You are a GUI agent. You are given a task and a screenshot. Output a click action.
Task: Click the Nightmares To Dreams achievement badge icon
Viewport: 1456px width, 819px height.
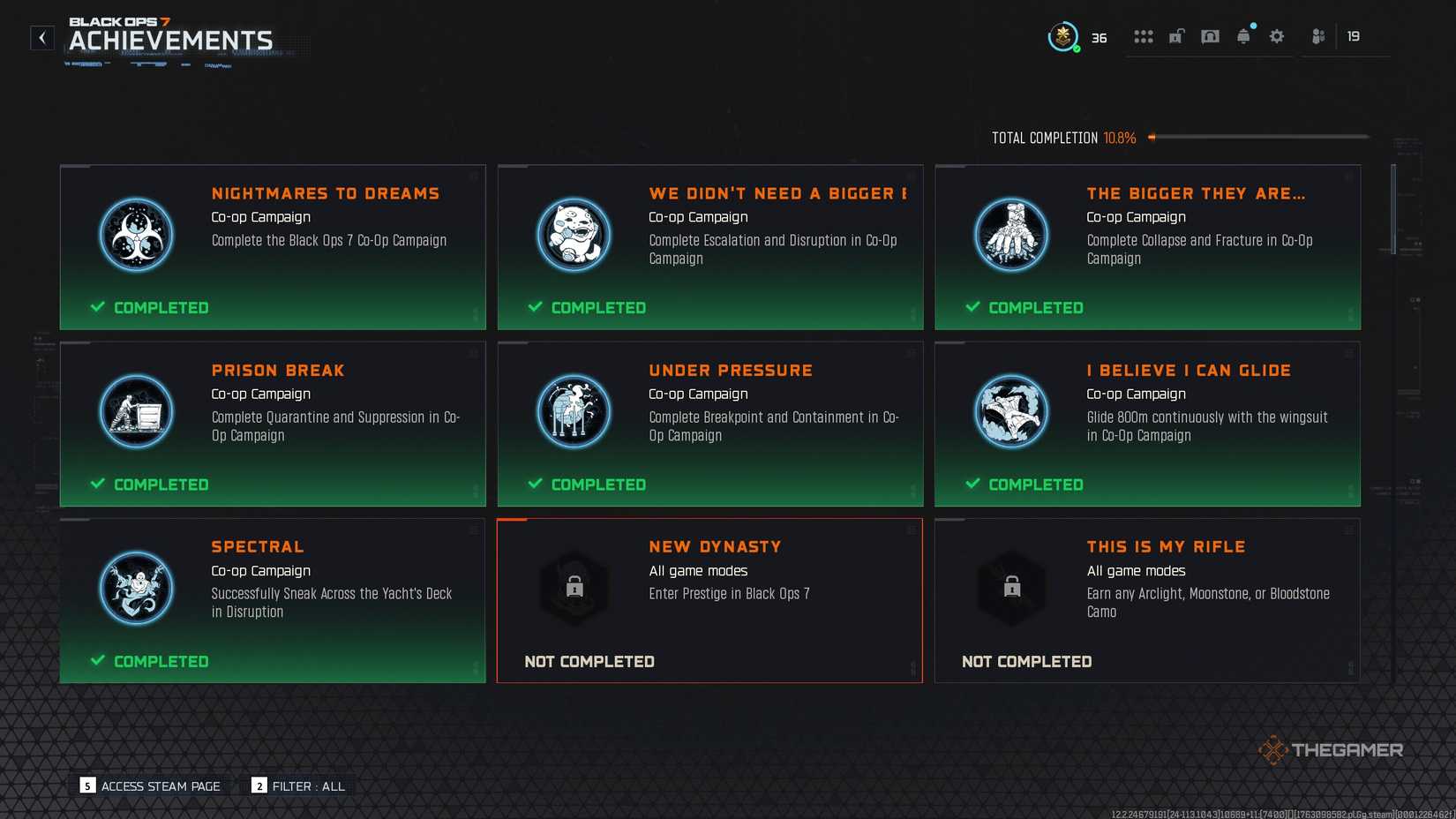[136, 235]
